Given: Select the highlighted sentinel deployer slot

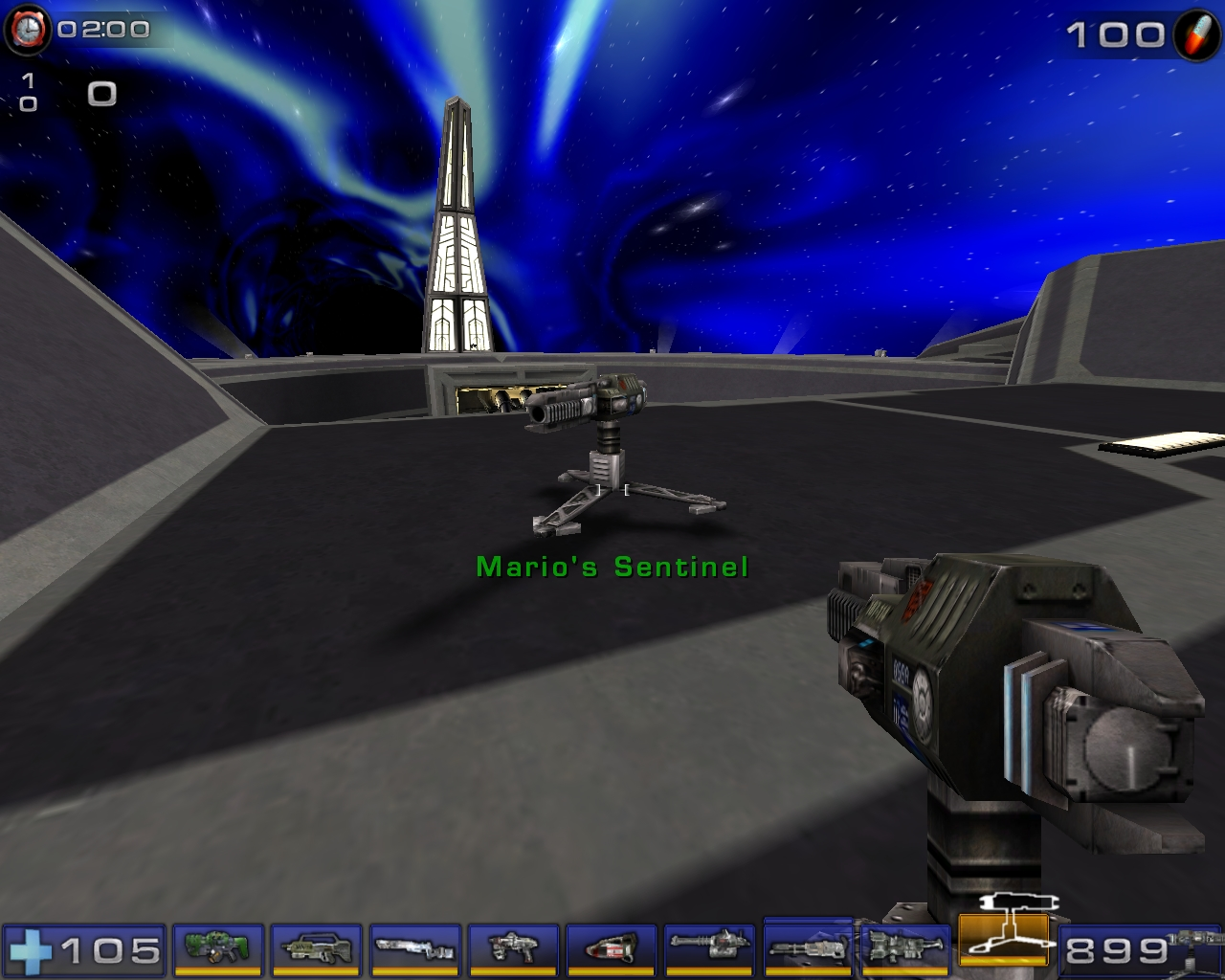Looking at the screenshot, I should pos(1005,947).
